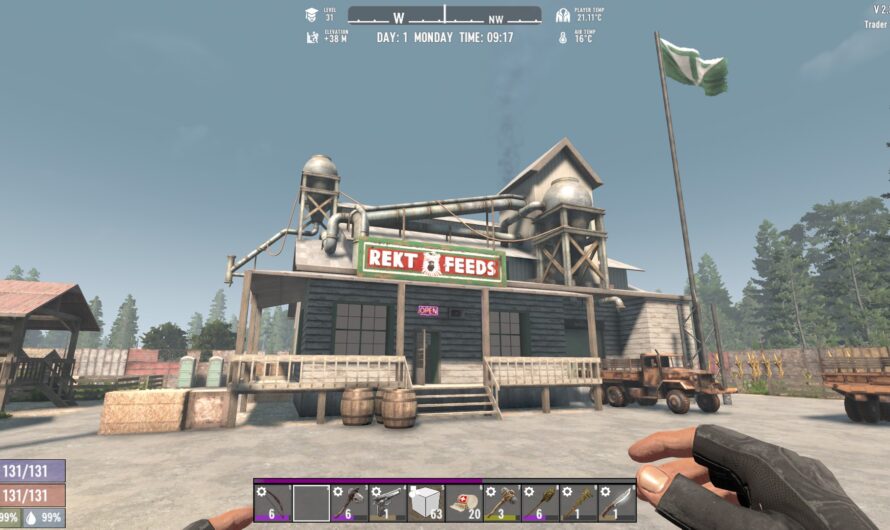Select the empty hotbar slot
The width and height of the screenshot is (890, 530).
(x=311, y=502)
